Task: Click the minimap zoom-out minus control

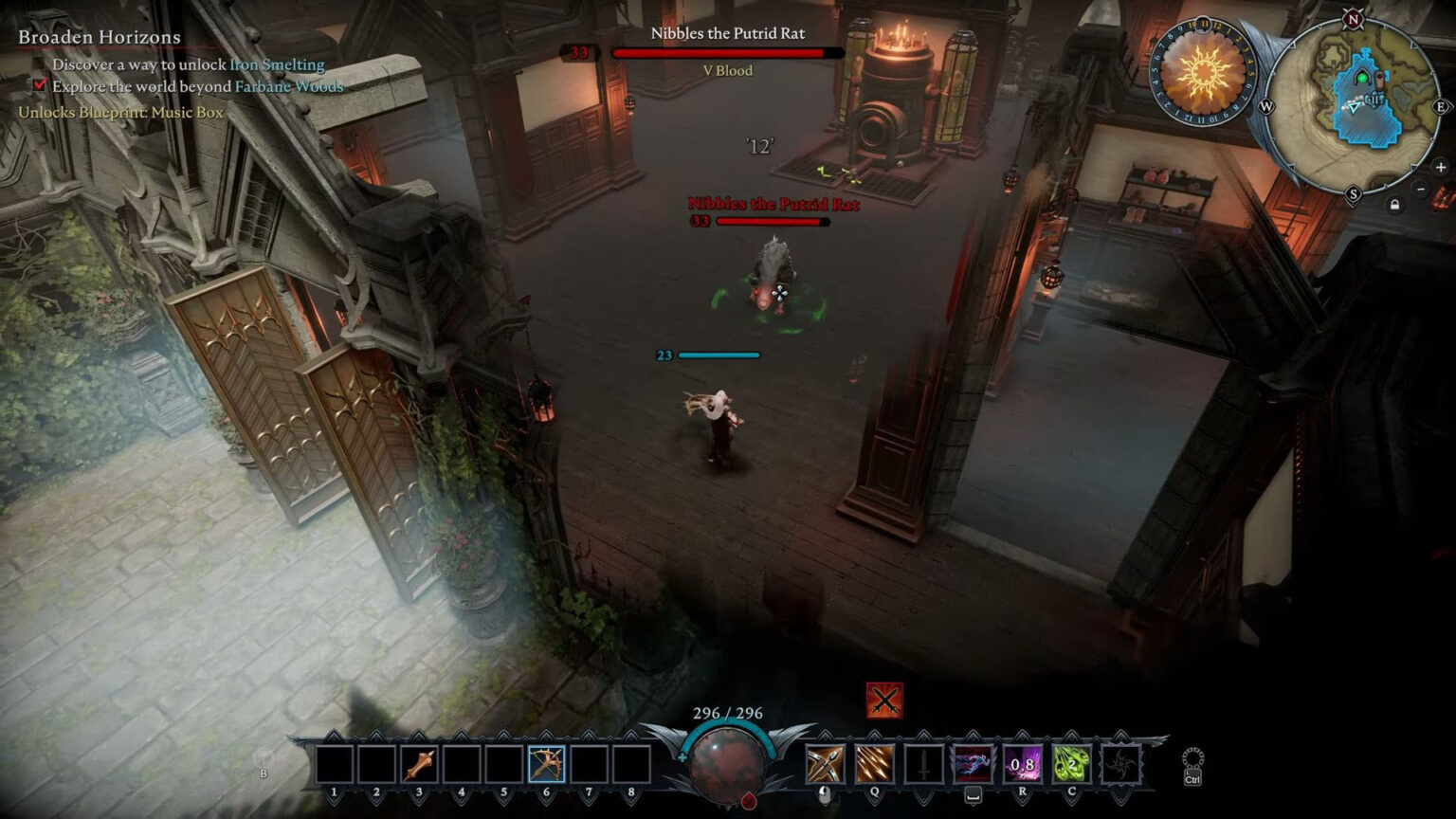Action: point(1421,189)
